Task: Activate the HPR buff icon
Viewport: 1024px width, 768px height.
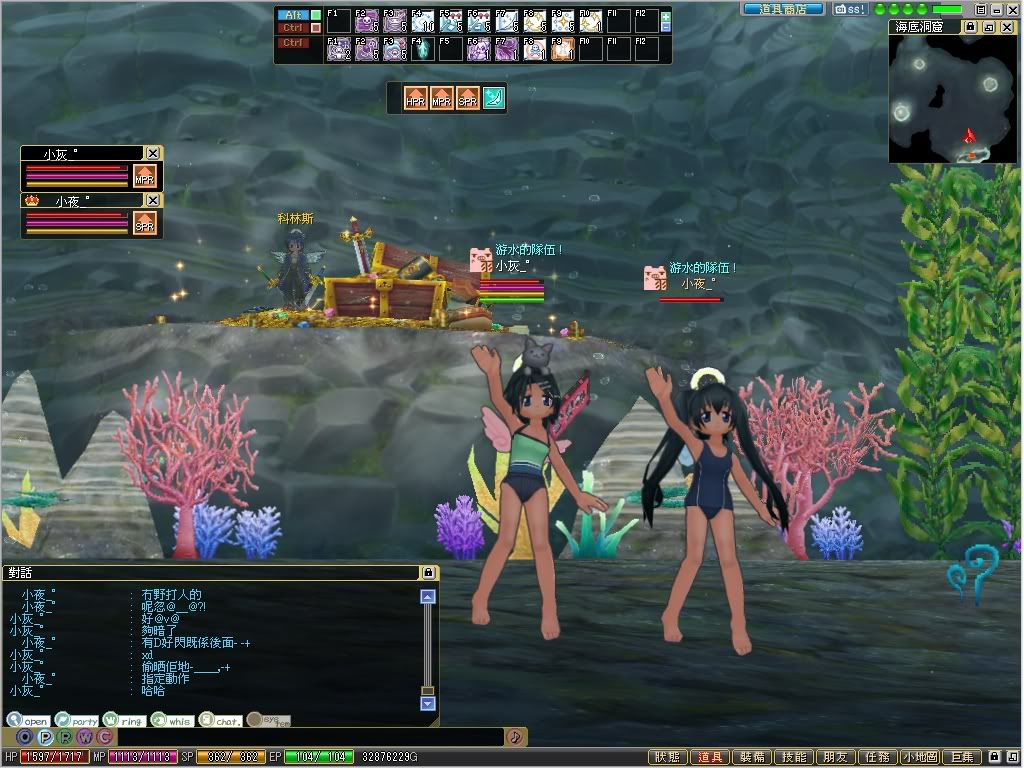Action: 416,98
